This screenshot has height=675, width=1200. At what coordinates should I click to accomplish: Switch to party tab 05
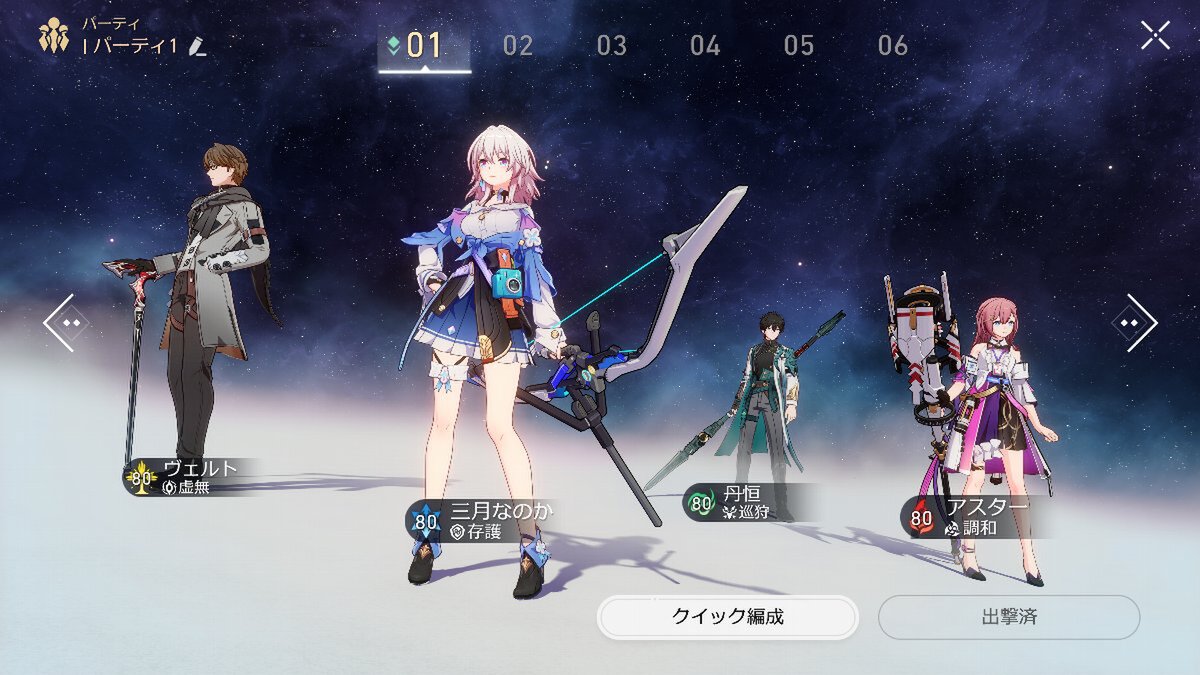tap(799, 45)
